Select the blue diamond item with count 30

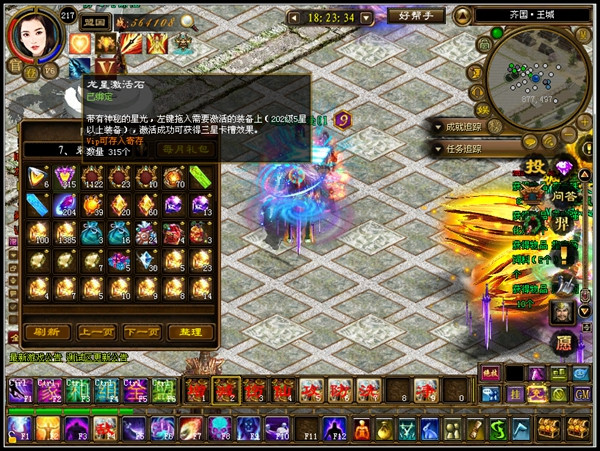(x=148, y=262)
